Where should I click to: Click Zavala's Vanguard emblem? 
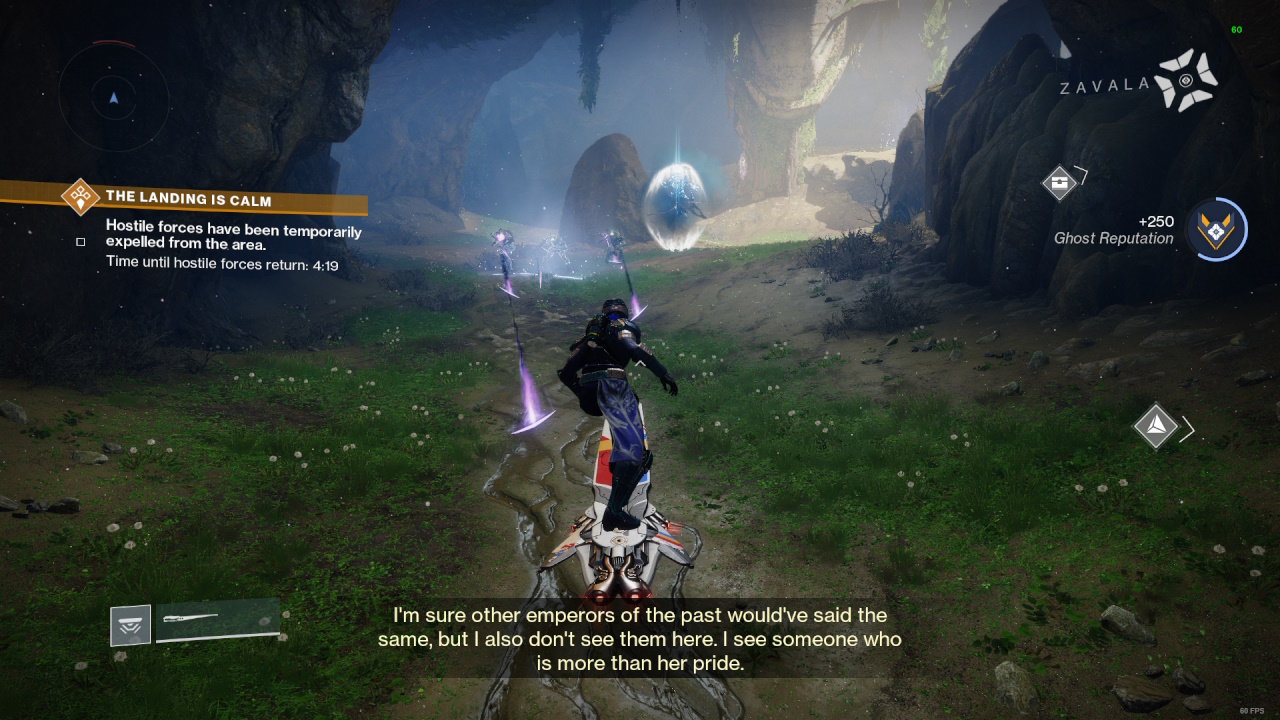[1186, 81]
